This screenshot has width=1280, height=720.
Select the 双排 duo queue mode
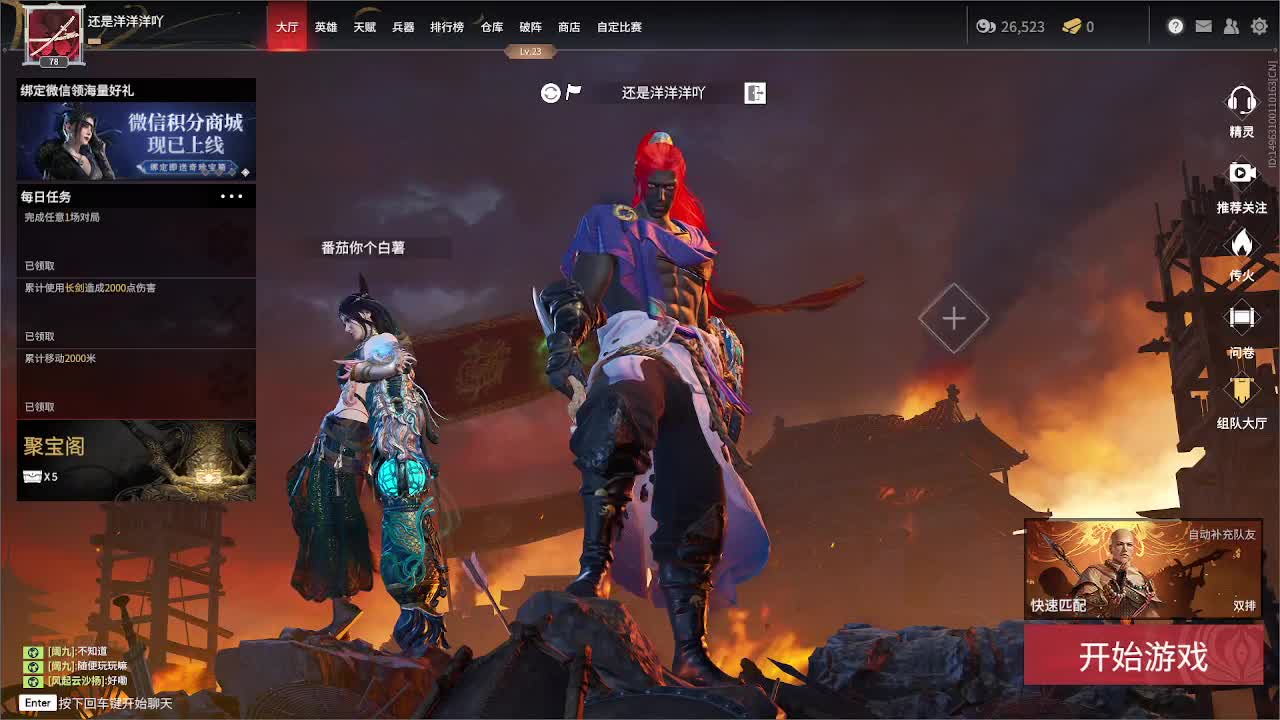[1242, 605]
